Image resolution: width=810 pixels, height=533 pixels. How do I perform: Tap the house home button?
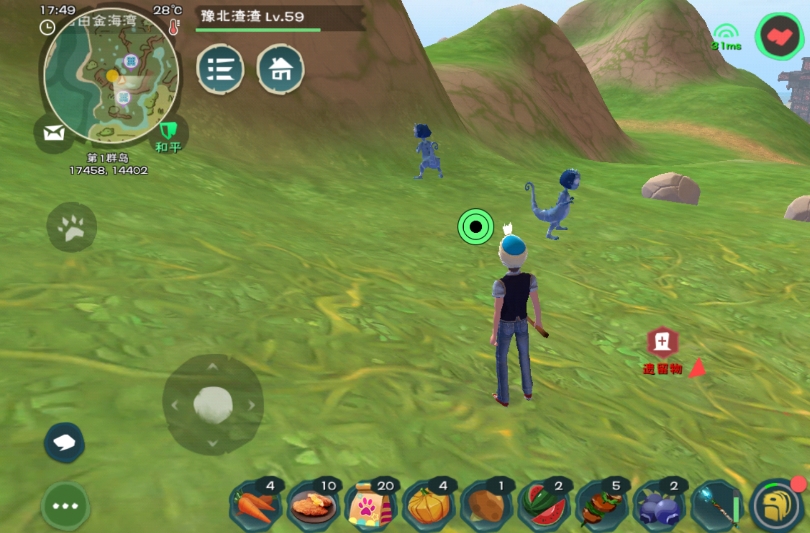281,69
